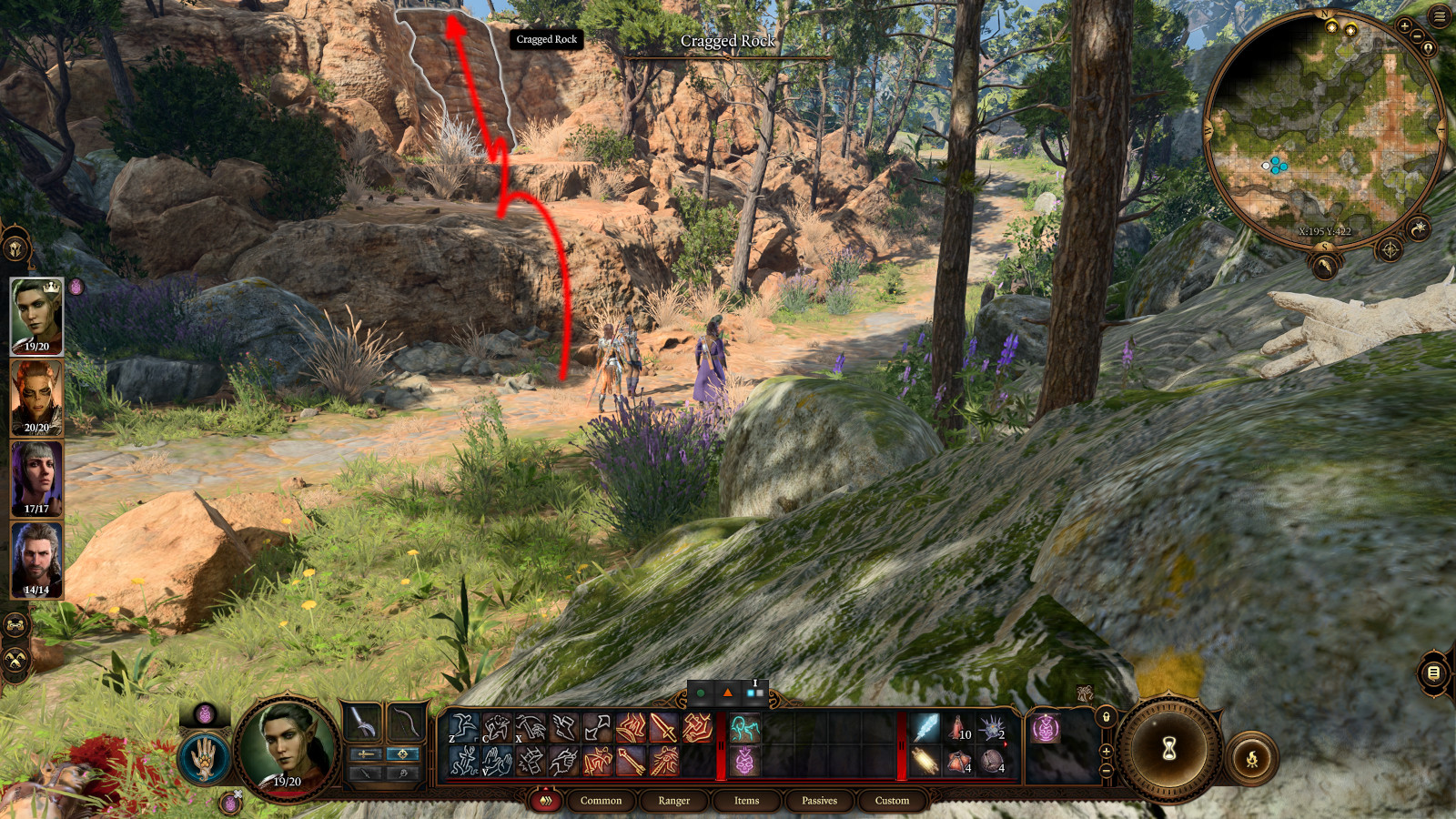
Task: Click the minus to remove a hotbar row
Action: pyautogui.click(x=1107, y=771)
